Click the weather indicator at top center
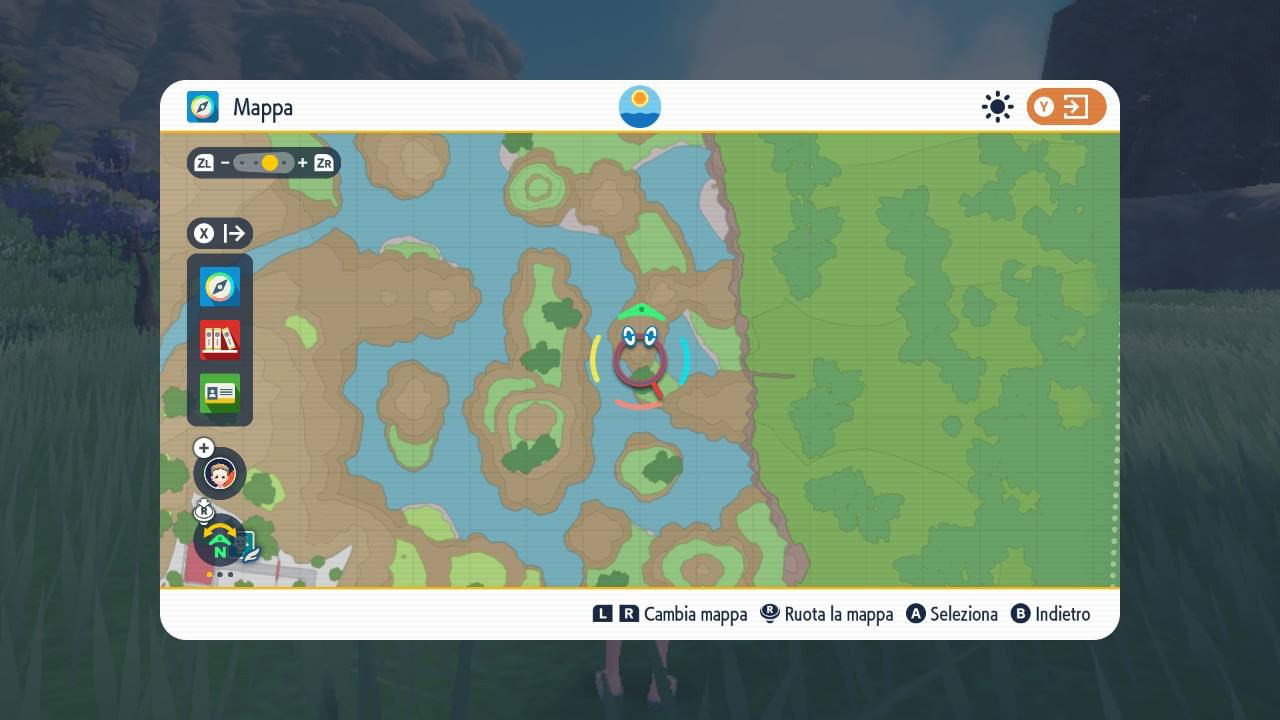This screenshot has width=1280, height=720. click(x=639, y=106)
